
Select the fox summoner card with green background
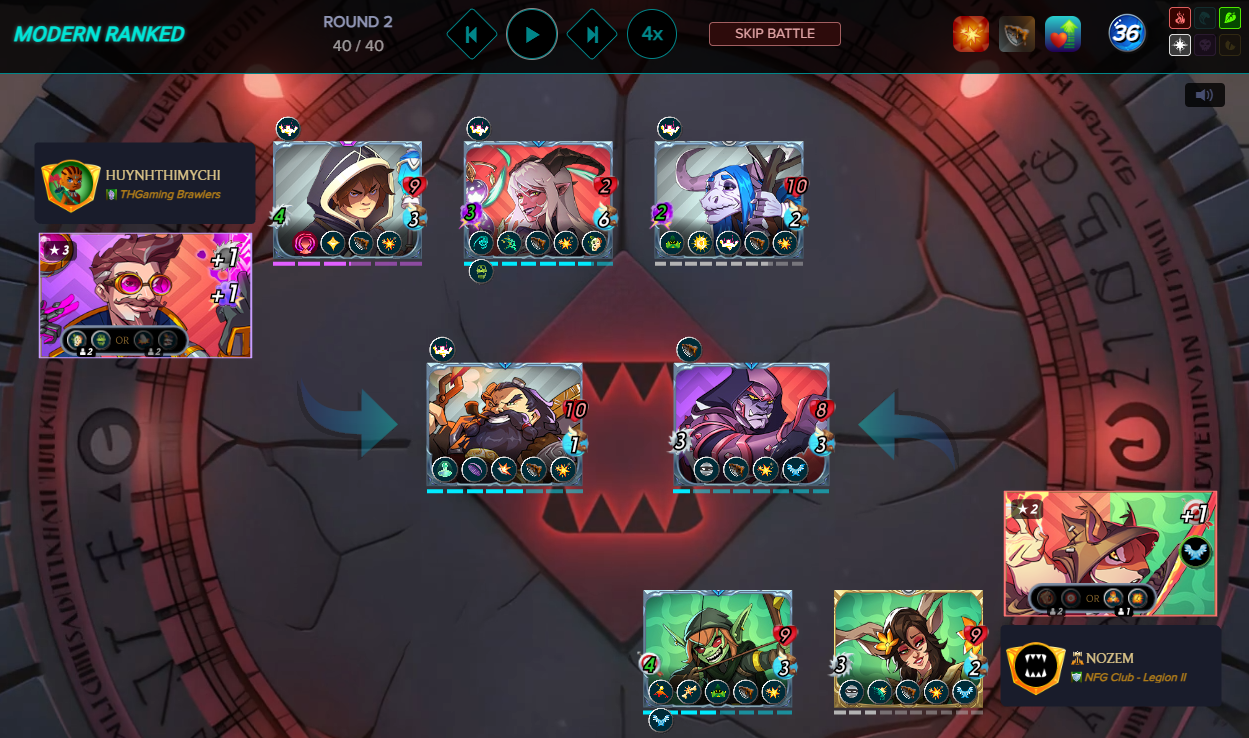[1110, 553]
